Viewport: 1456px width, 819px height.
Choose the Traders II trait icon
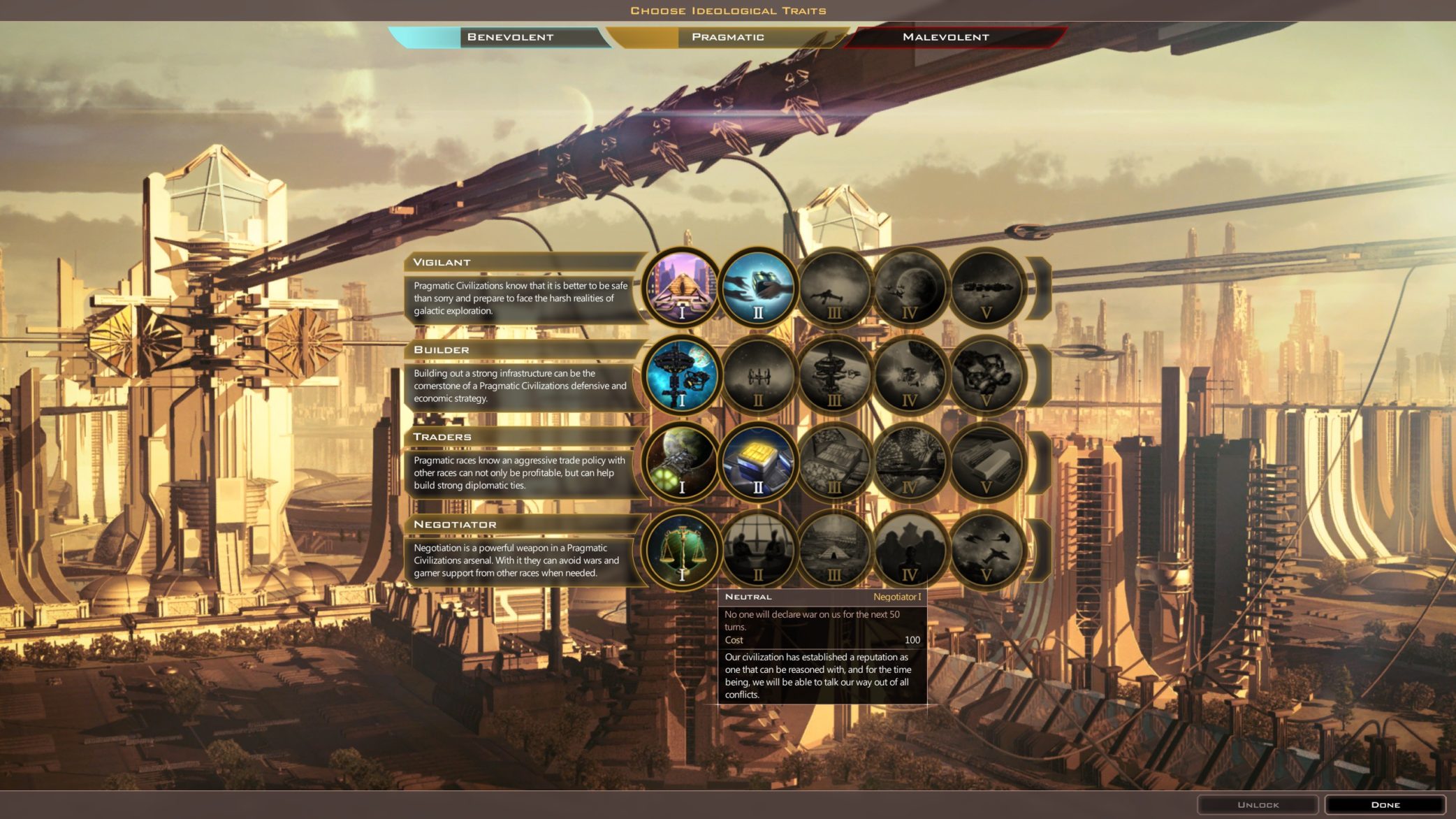coord(758,462)
